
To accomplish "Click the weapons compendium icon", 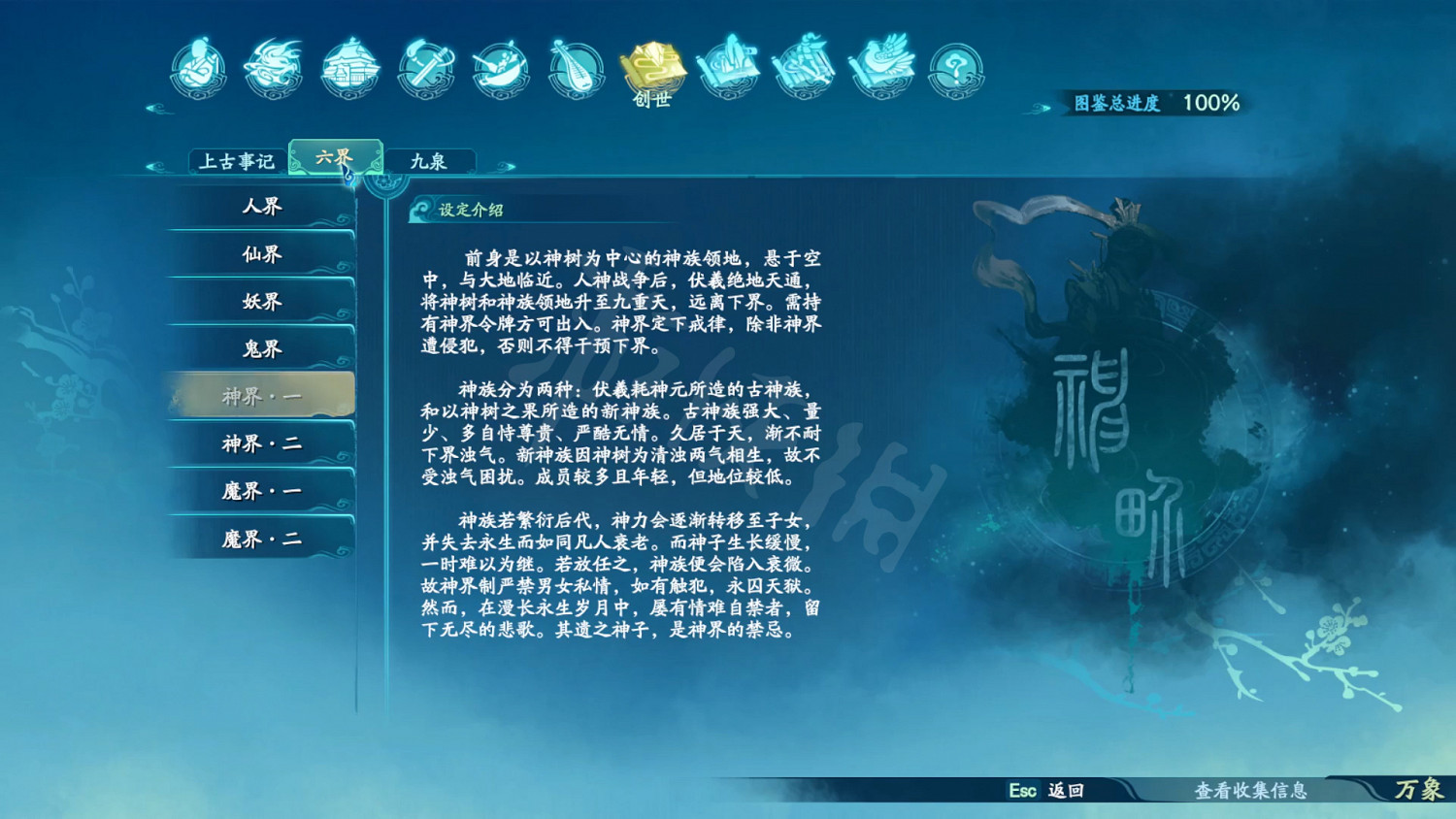I will (x=424, y=66).
